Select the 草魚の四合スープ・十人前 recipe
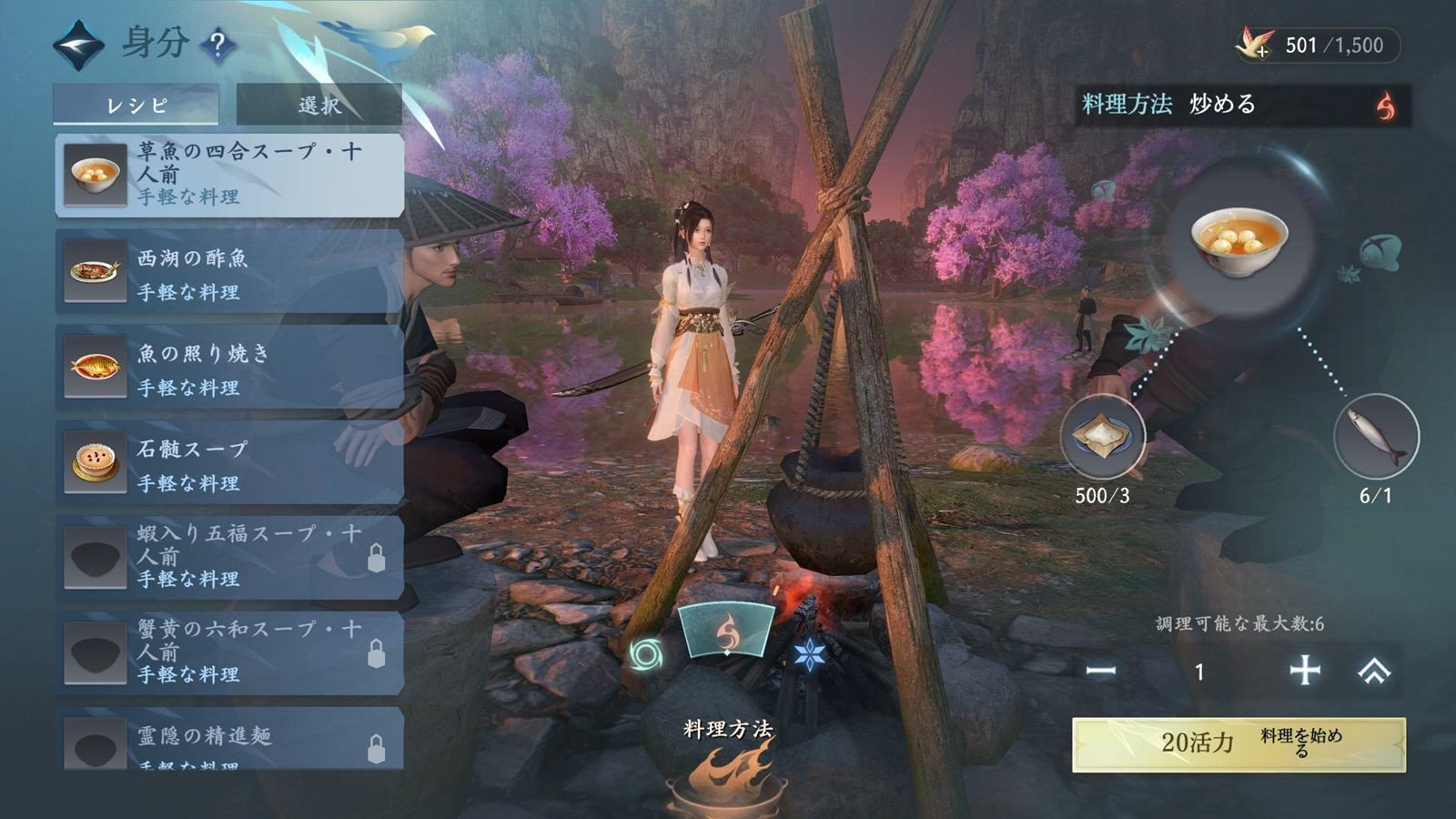Screen dimensions: 1456x819 click(x=229, y=175)
